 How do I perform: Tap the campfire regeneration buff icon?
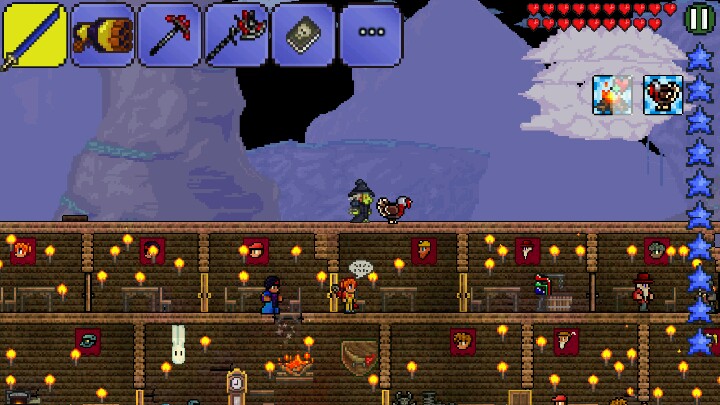click(x=612, y=95)
